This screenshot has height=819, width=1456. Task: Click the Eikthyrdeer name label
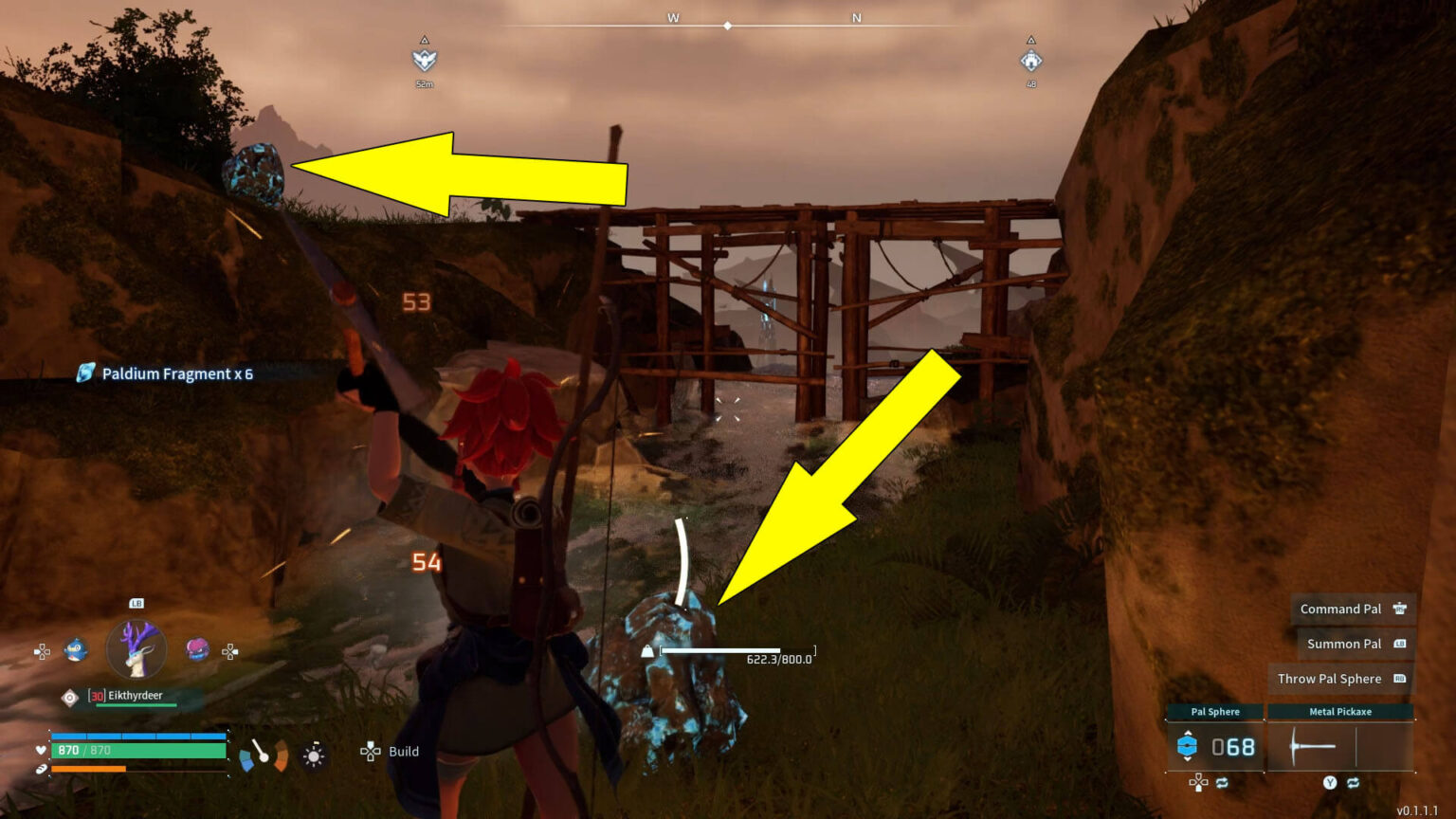135,696
